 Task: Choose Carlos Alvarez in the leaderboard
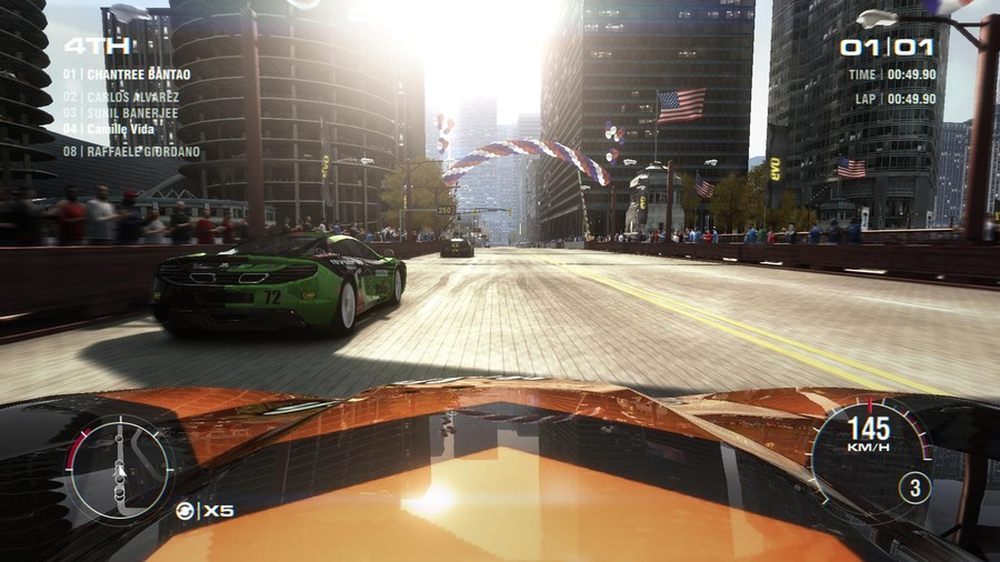(121, 97)
